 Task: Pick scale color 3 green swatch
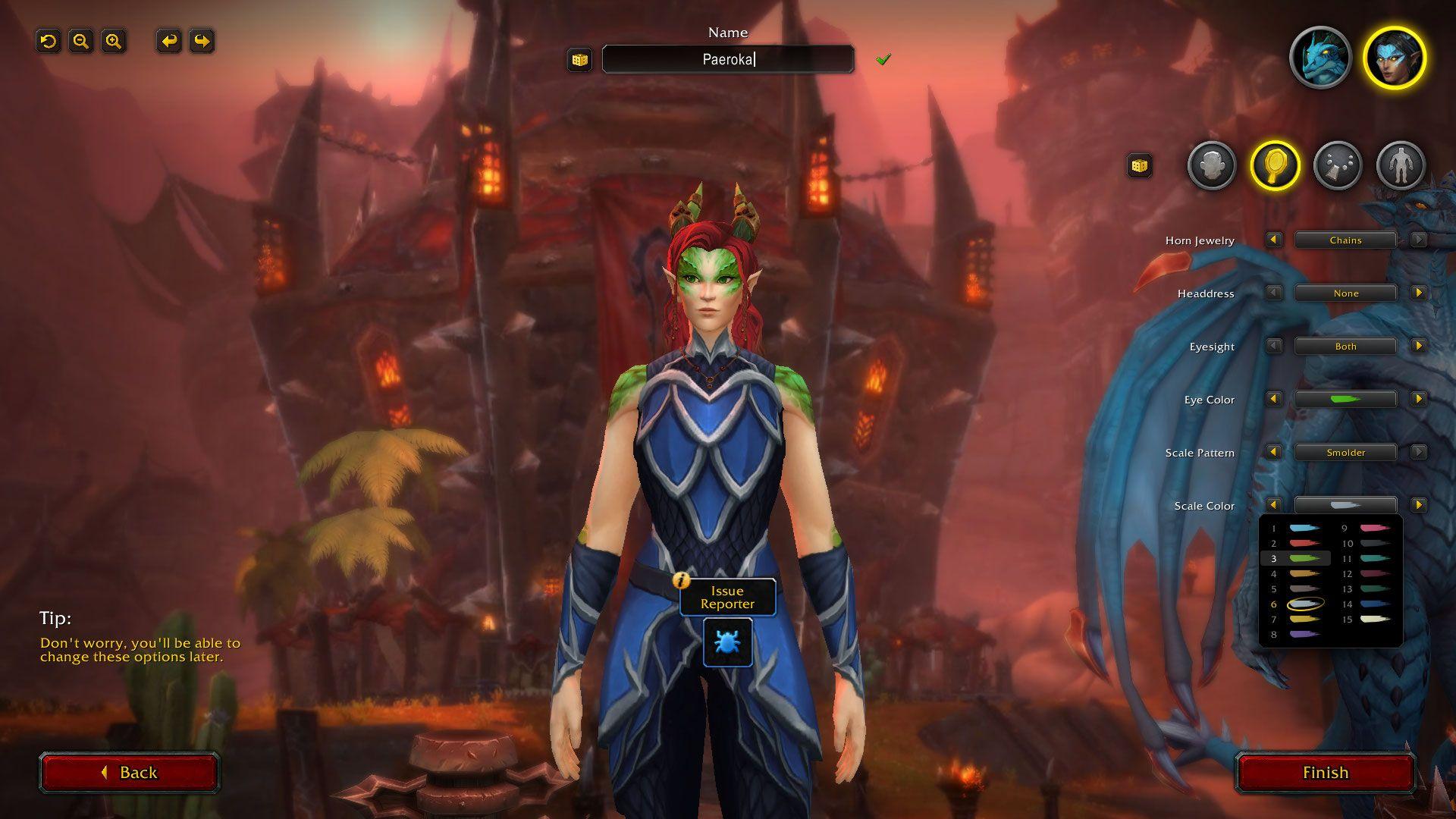tap(1304, 559)
